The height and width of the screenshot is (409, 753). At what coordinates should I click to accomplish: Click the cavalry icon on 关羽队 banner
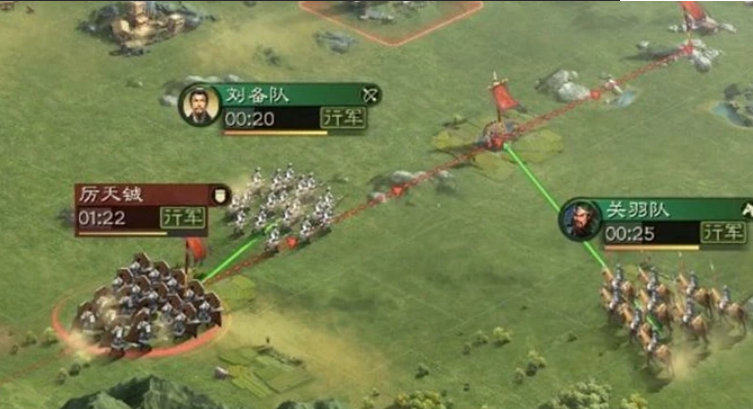point(746,210)
